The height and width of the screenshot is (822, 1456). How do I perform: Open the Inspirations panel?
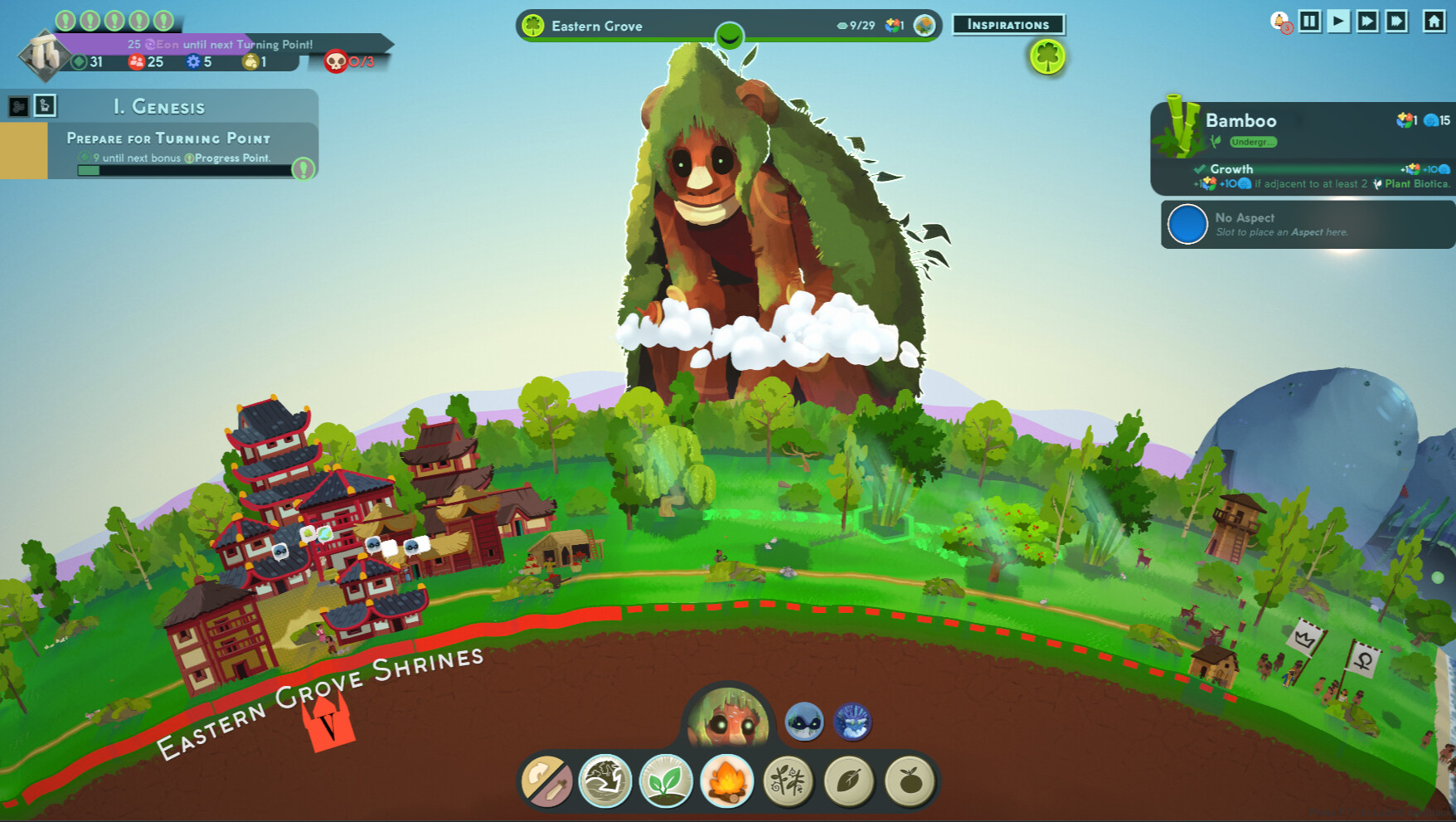[1008, 25]
